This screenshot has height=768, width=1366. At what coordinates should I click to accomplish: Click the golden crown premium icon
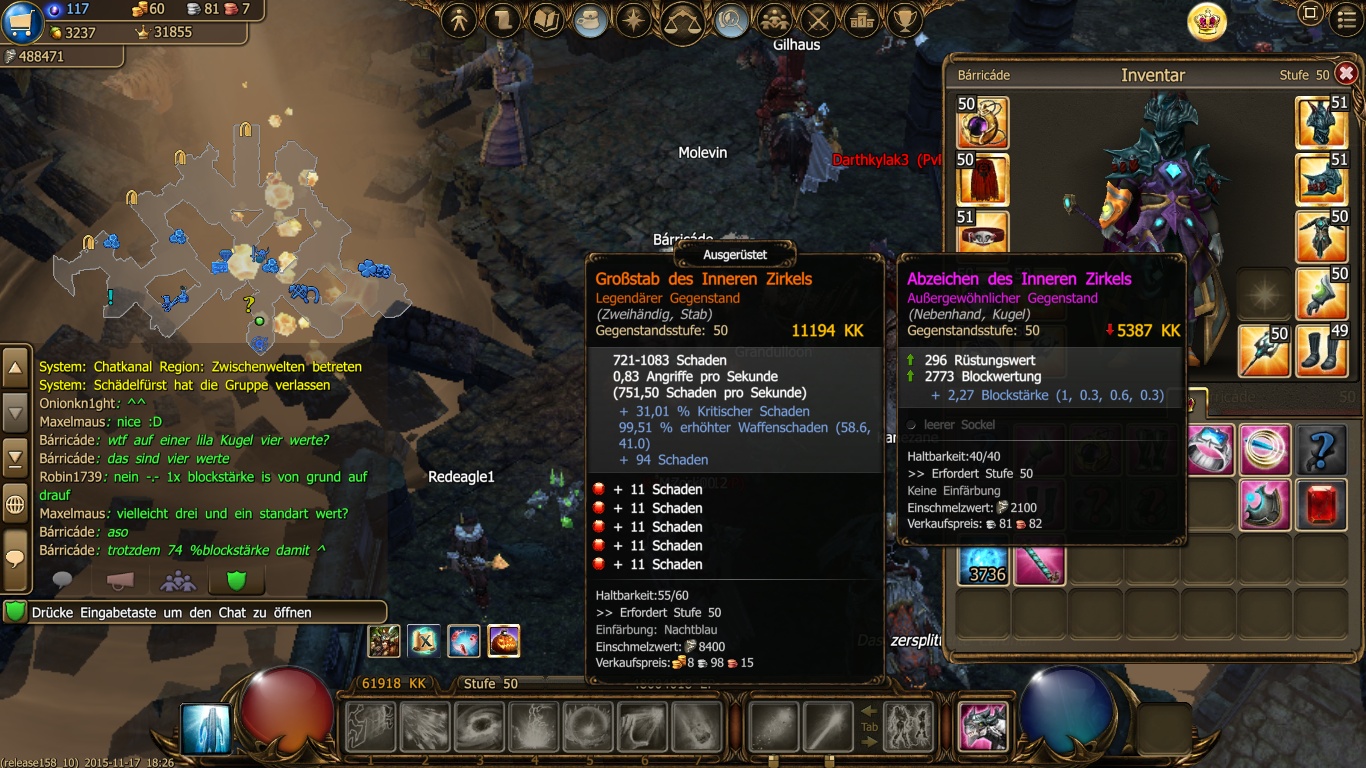1207,21
